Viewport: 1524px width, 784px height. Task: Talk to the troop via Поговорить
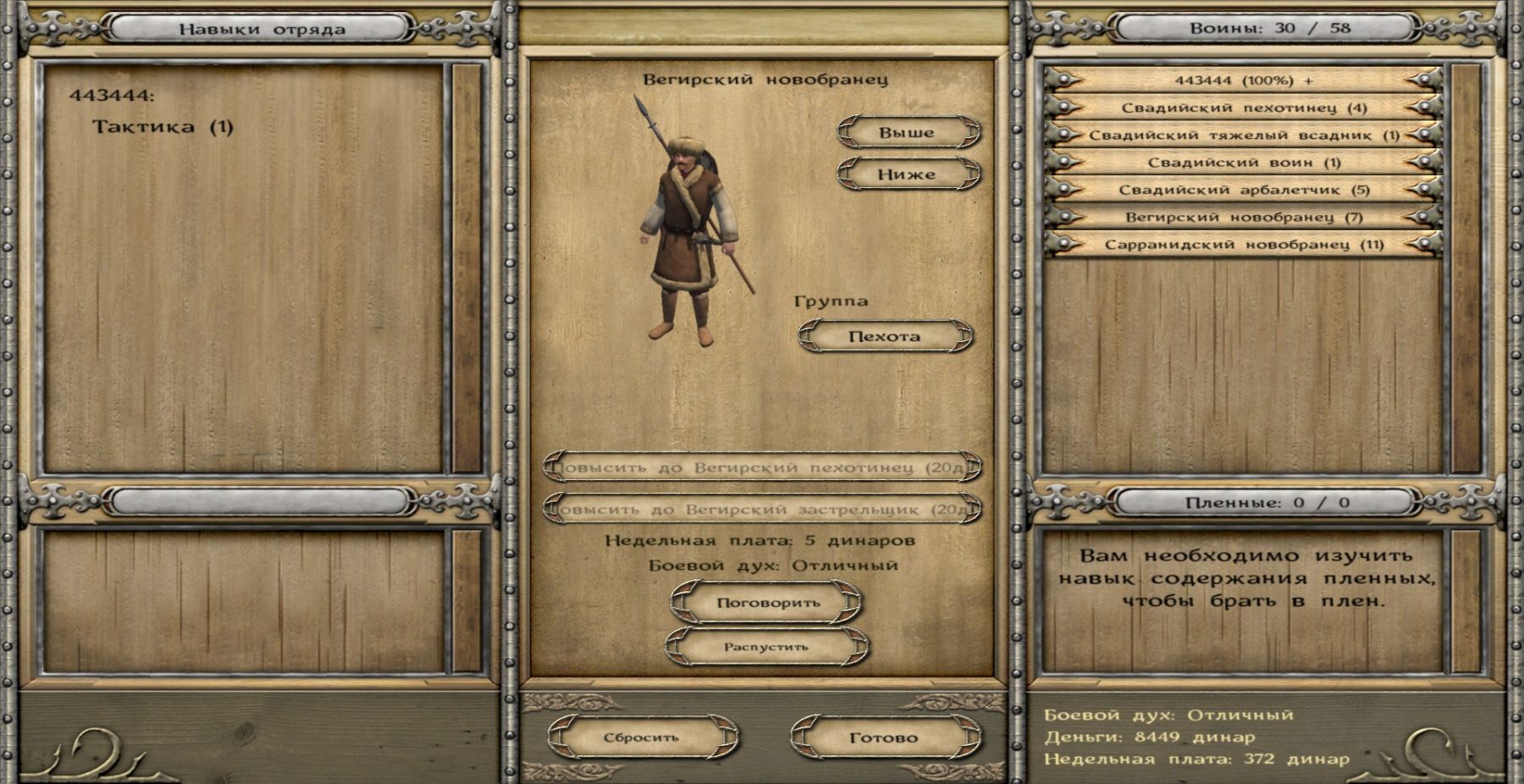[x=767, y=603]
